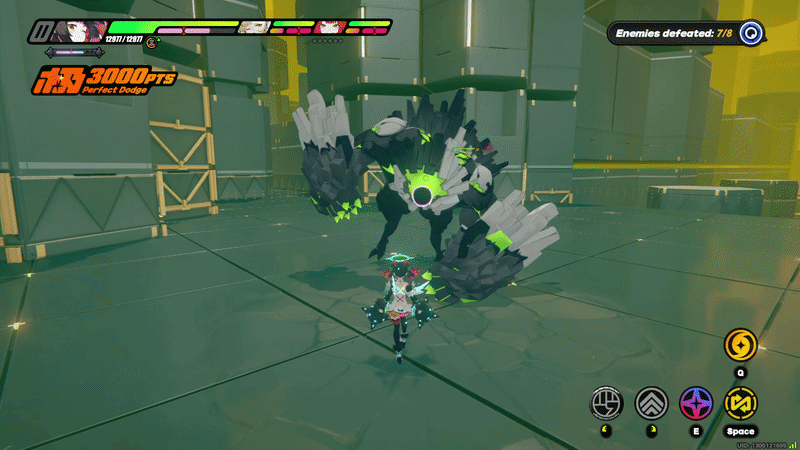Tap the yellow character swap icon
800x450 pixels.
click(741, 403)
